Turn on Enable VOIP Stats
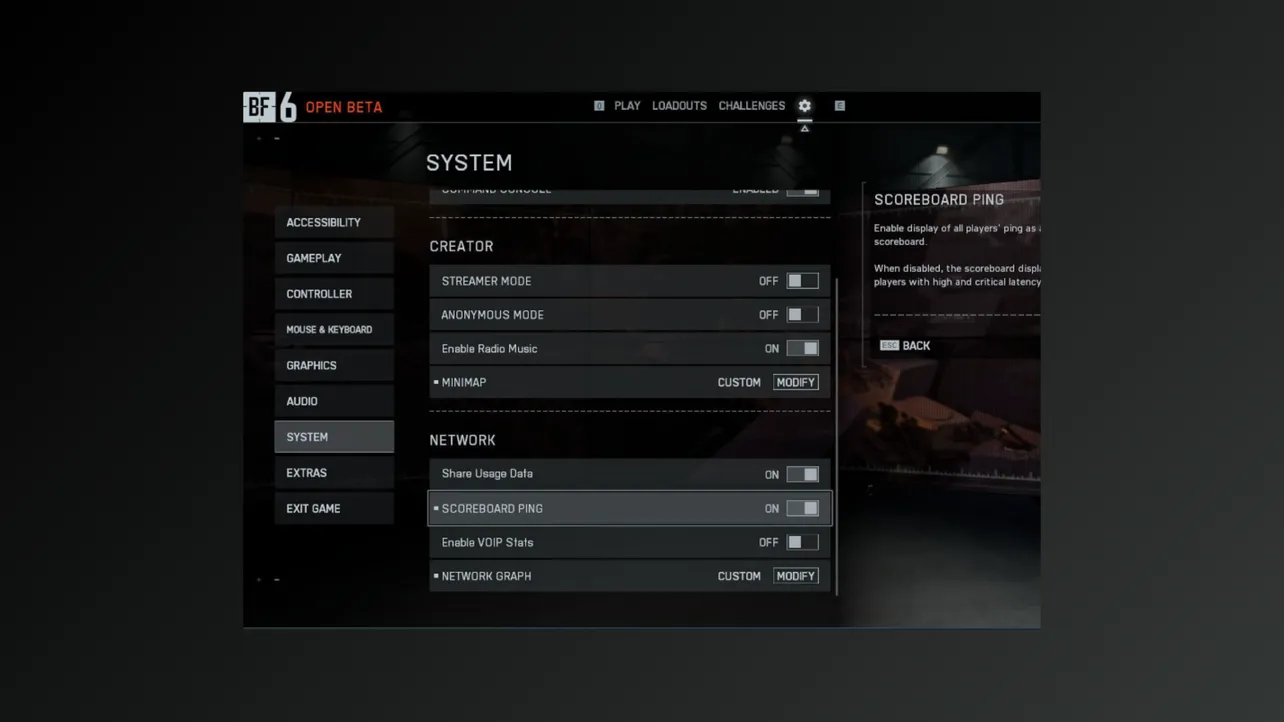1284x722 pixels. (x=802, y=542)
